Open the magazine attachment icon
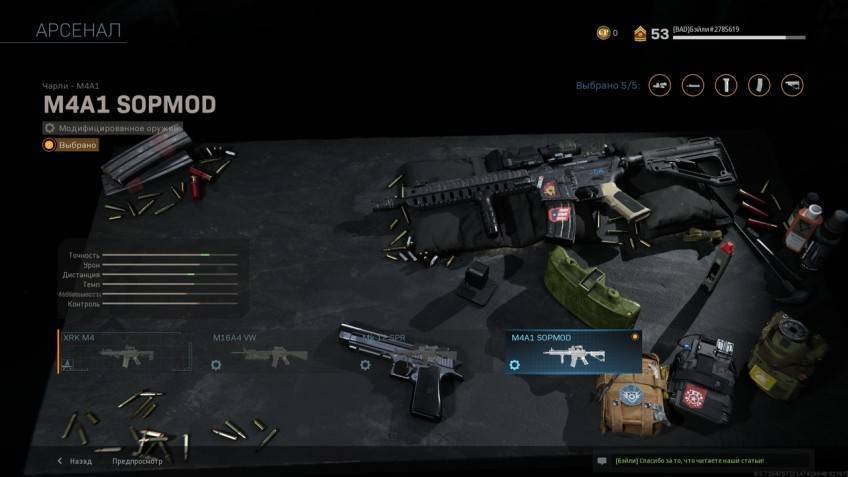848x477 pixels. (759, 85)
